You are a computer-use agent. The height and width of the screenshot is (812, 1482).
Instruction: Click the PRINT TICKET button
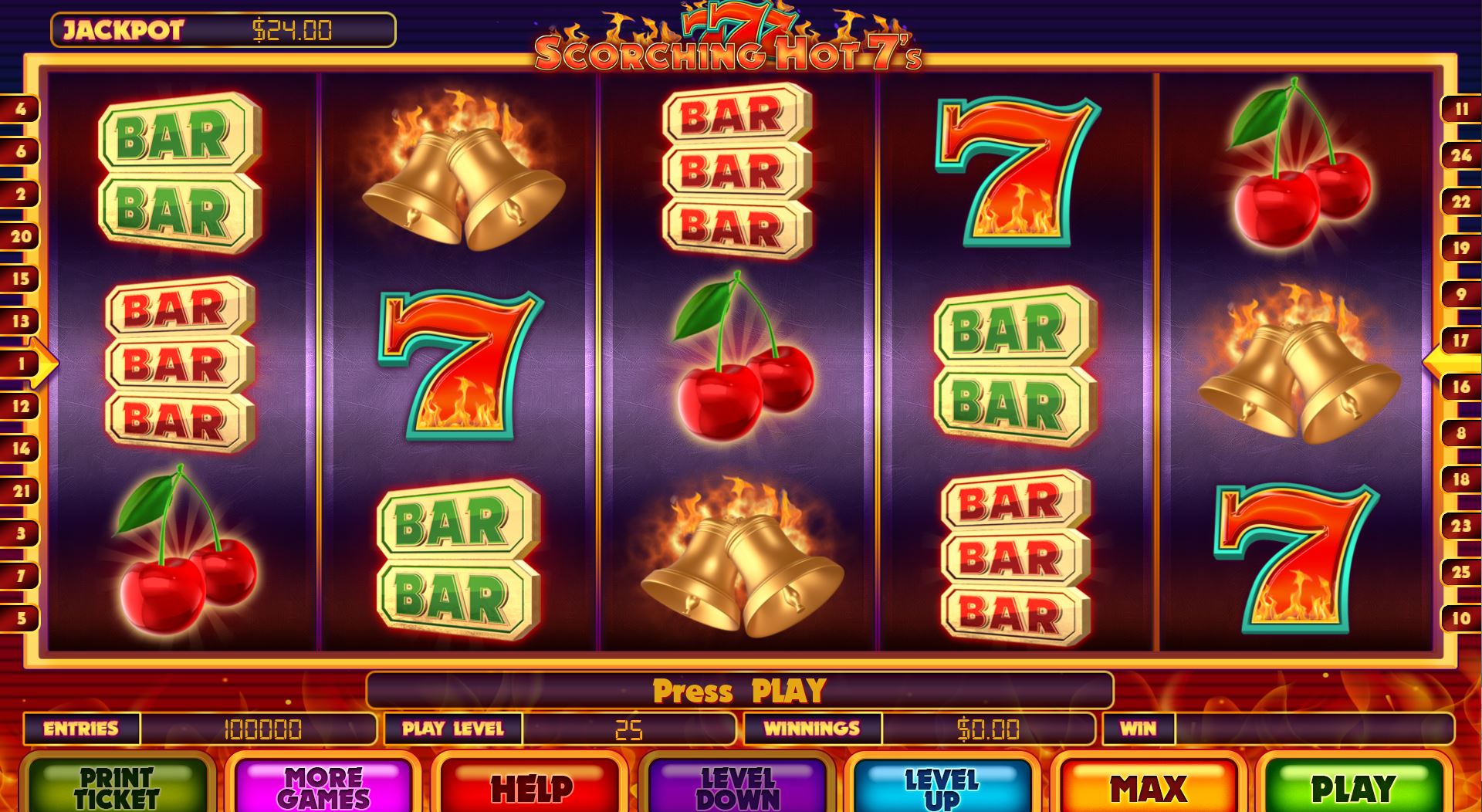(x=117, y=786)
